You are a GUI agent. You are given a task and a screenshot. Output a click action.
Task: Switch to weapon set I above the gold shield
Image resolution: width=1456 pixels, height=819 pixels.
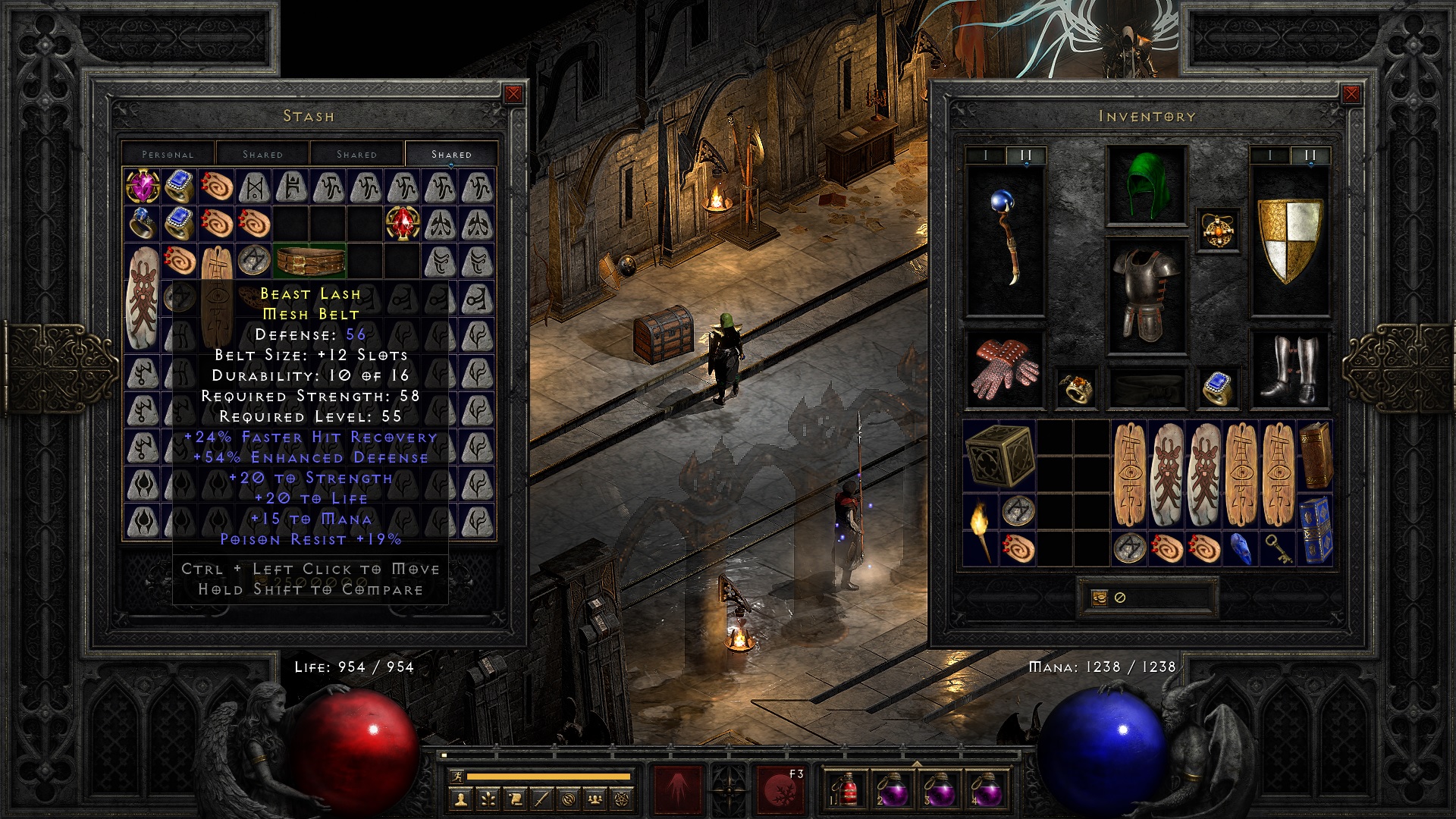pyautogui.click(x=1269, y=155)
